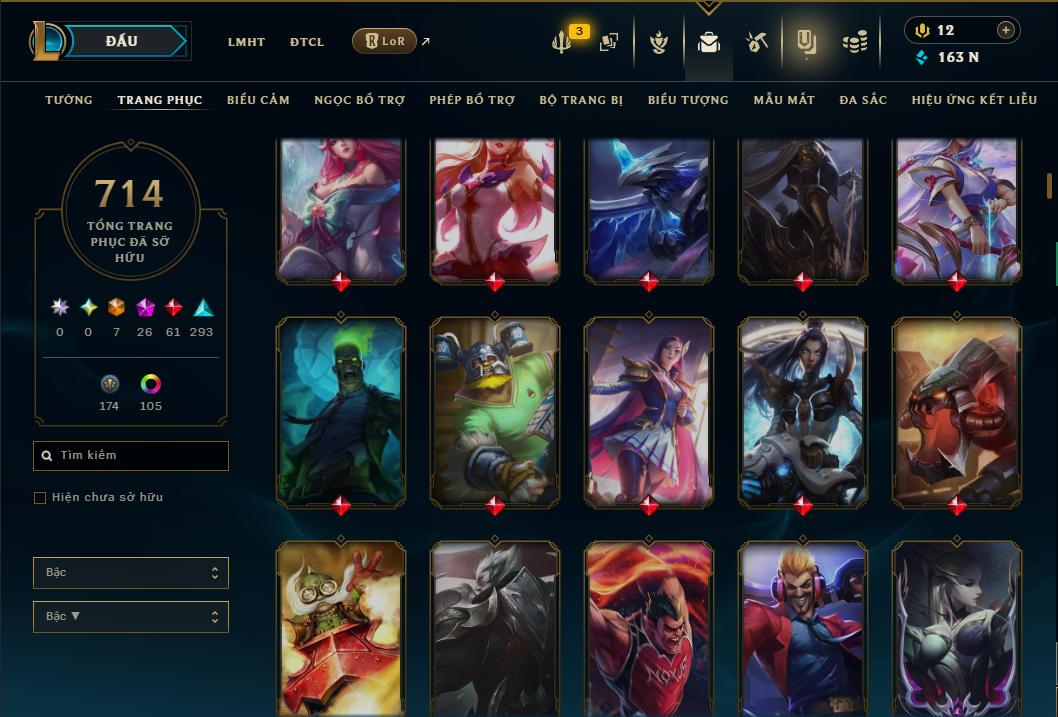This screenshot has width=1058, height=717.
Task: Choose the mustached man in green shirt skin
Action: click(495, 410)
